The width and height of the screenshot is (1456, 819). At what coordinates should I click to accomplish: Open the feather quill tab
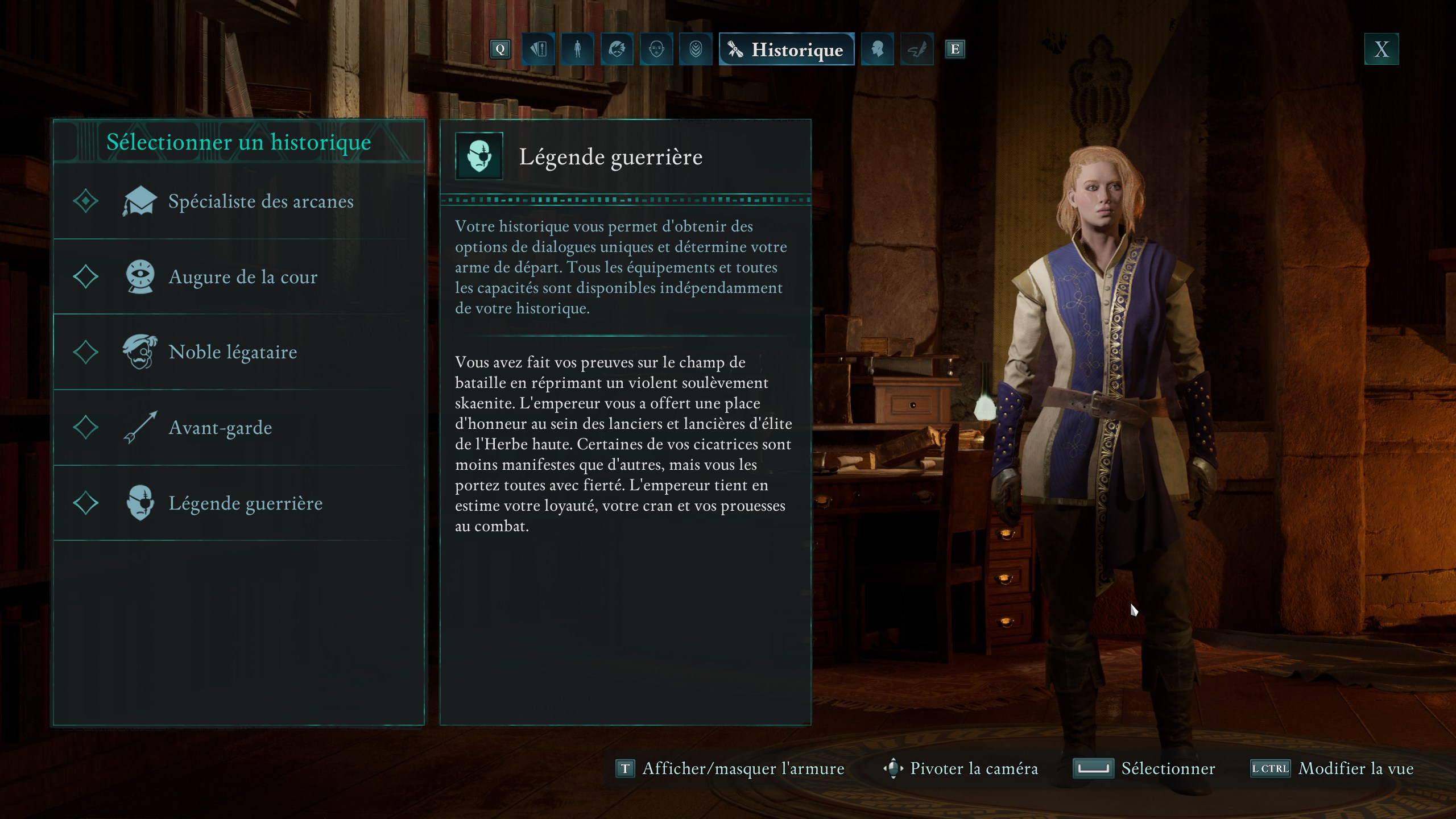[x=916, y=49]
